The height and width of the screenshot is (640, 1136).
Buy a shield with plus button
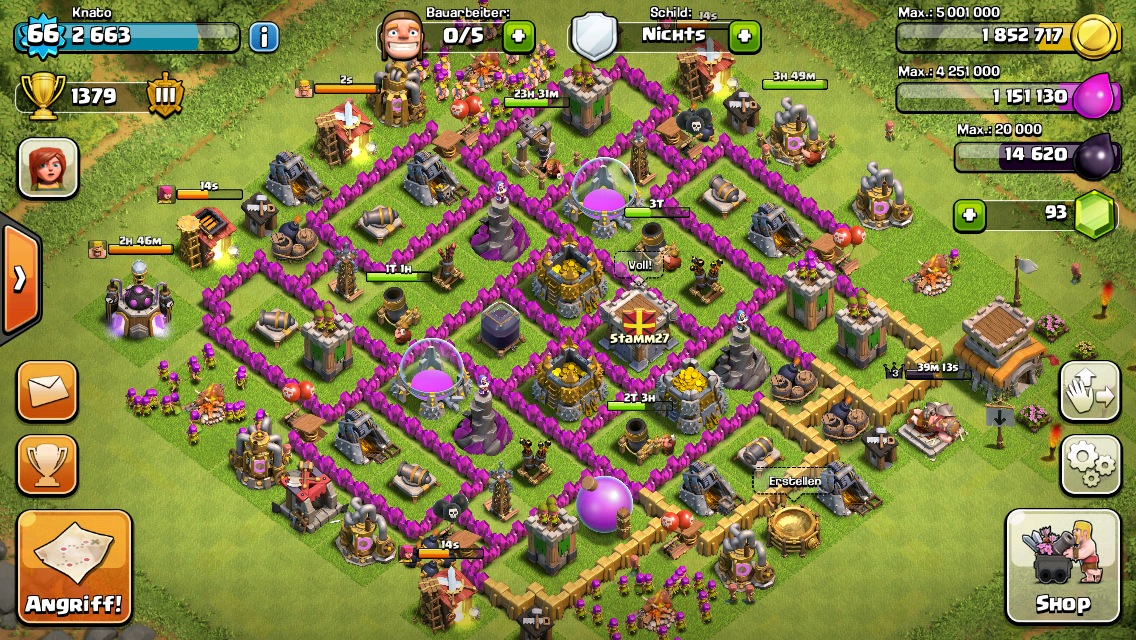point(744,37)
